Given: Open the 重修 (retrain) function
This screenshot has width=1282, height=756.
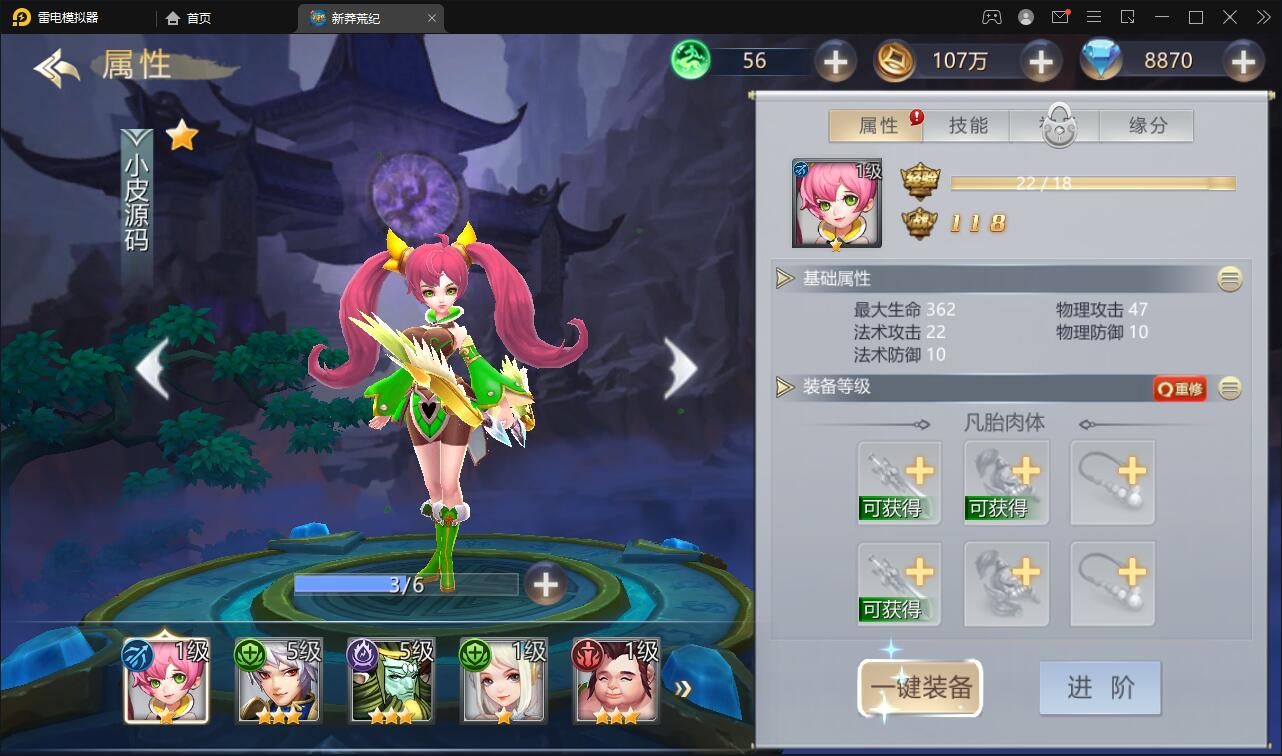Looking at the screenshot, I should click(1179, 390).
